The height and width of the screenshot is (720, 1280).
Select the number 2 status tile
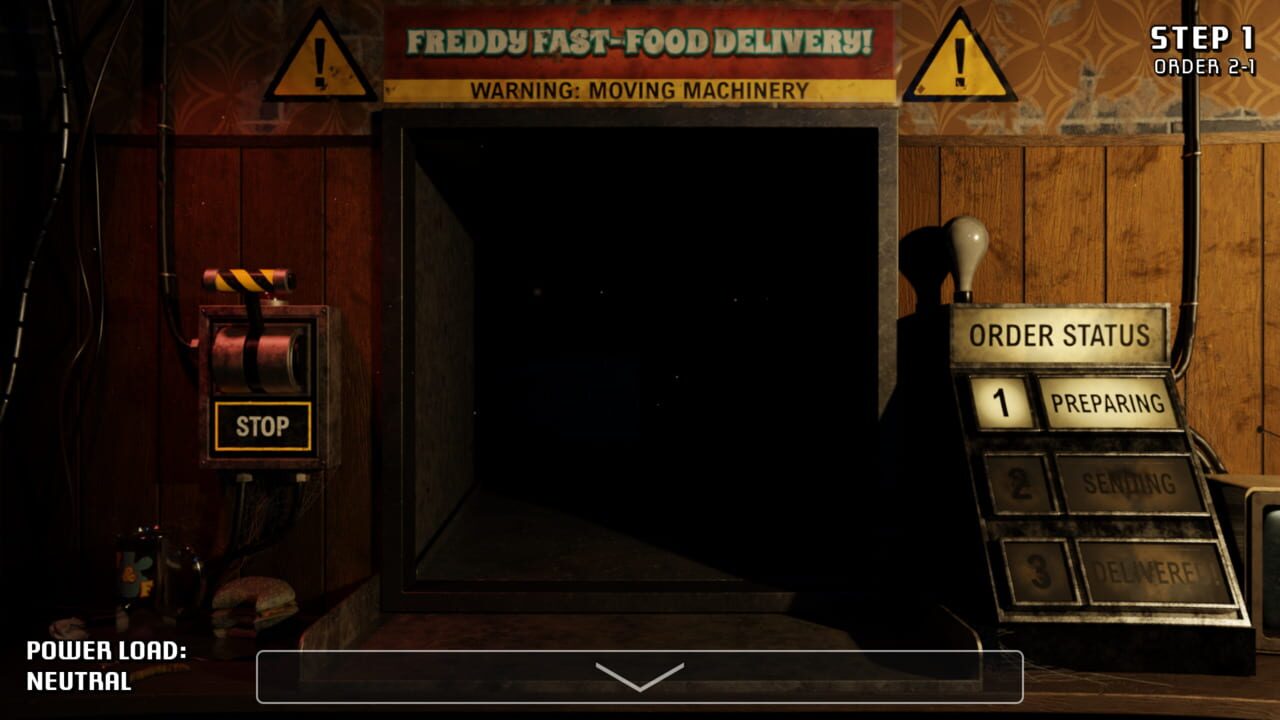tap(1020, 482)
